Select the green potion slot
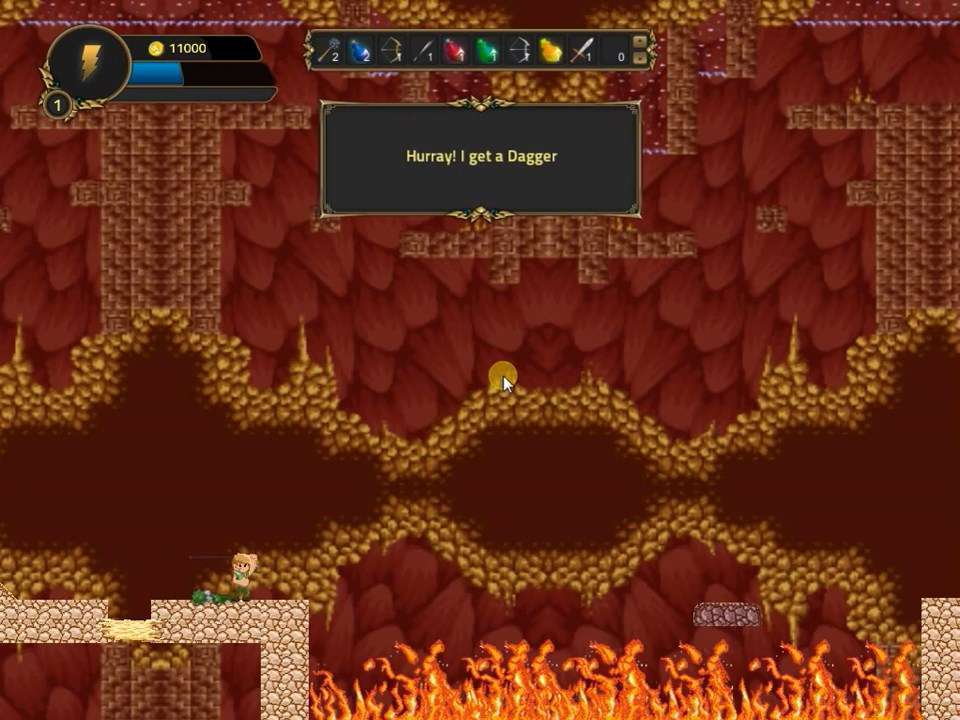The height and width of the screenshot is (720, 960). 487,50
